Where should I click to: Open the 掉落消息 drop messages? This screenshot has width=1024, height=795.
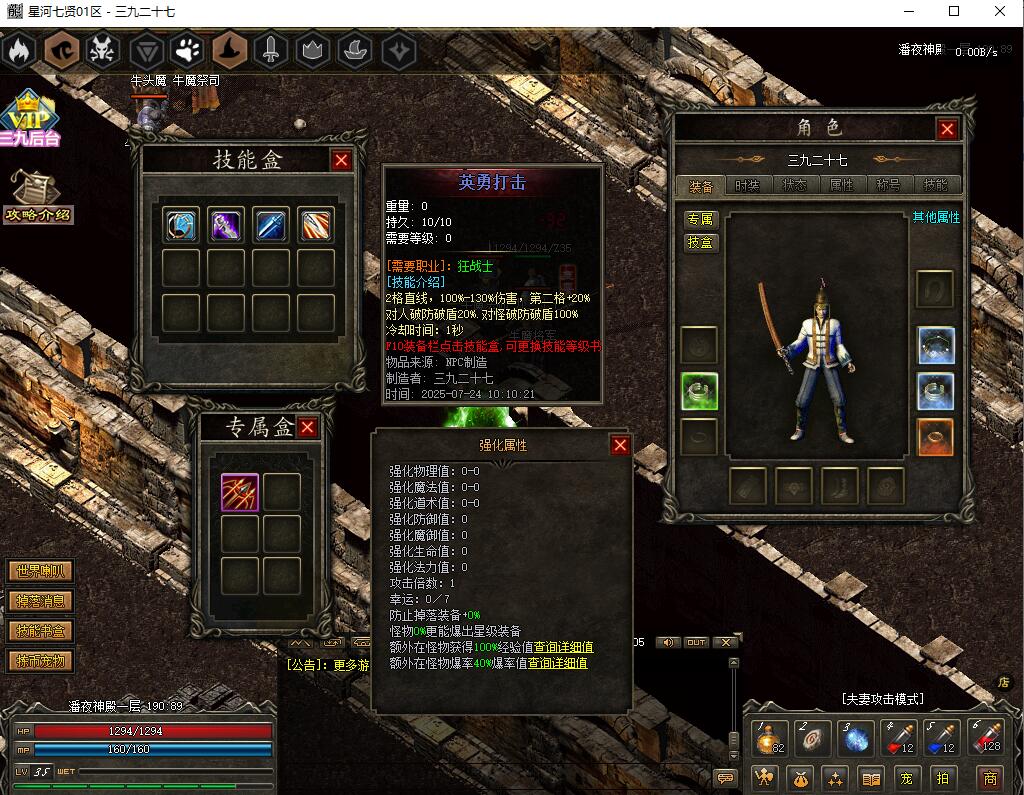[41, 601]
